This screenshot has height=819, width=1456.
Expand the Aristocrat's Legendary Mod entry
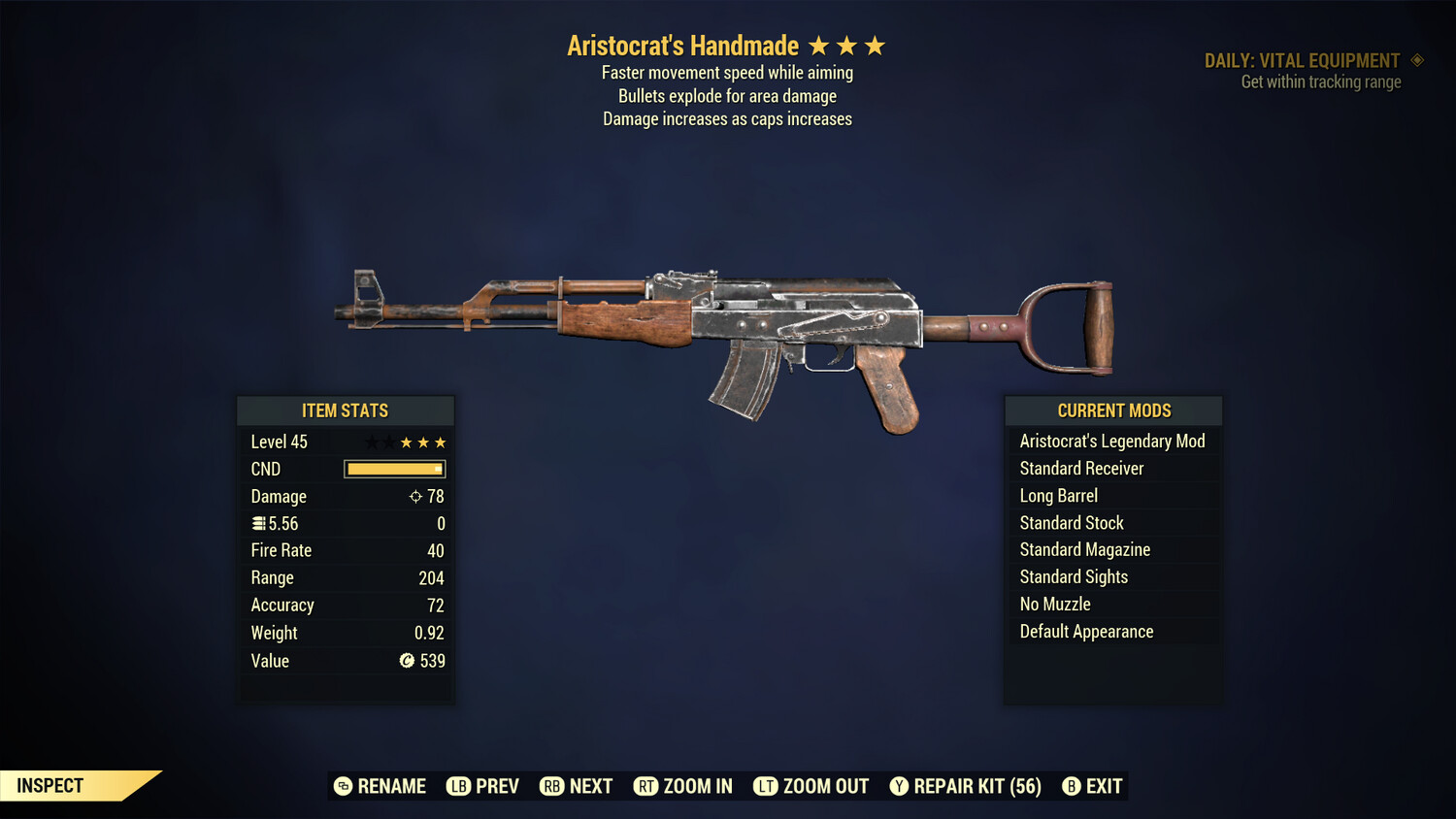[1112, 441]
